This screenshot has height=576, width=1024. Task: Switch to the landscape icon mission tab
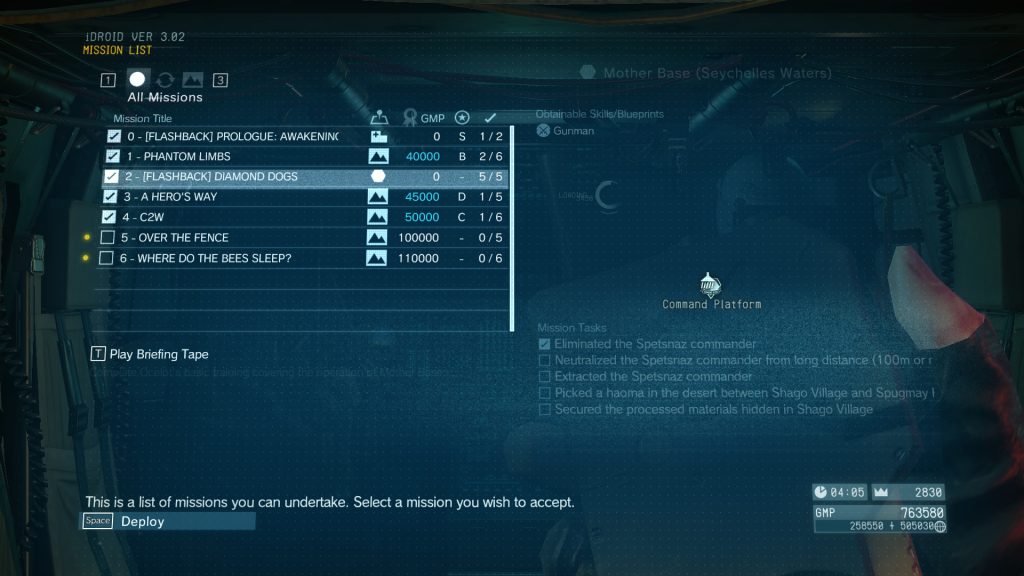192,80
